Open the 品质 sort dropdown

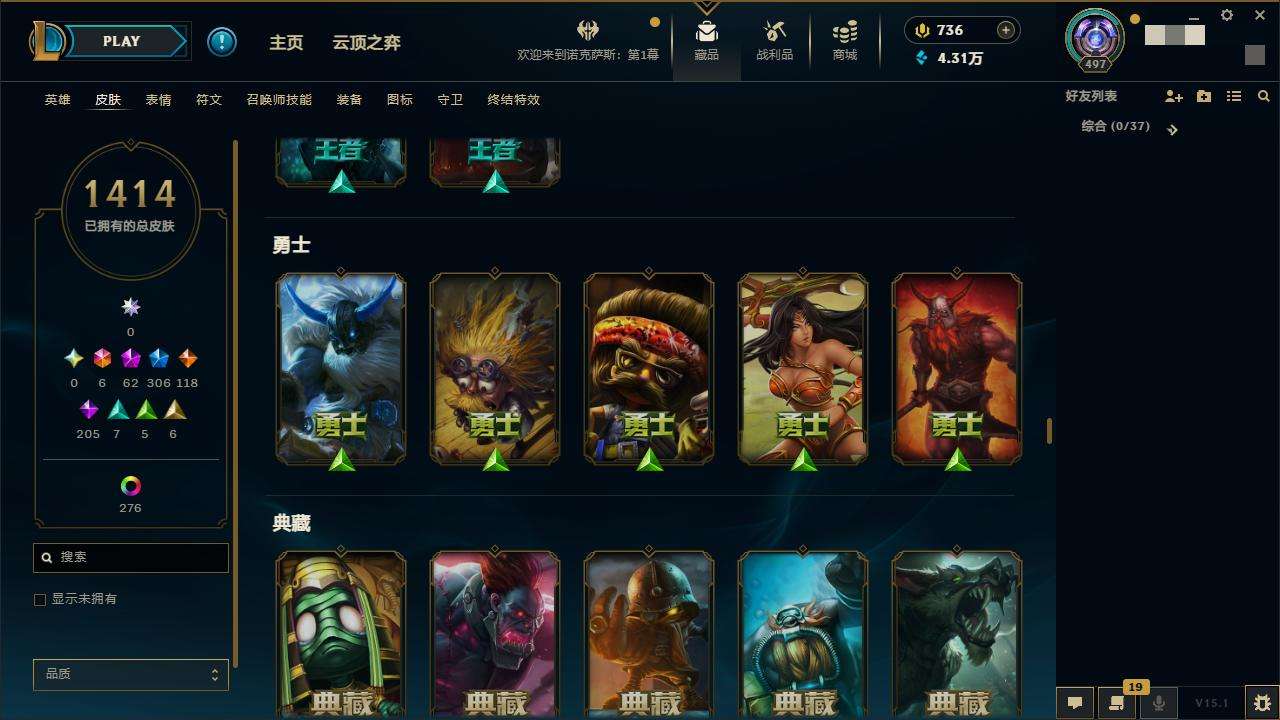[x=131, y=675]
